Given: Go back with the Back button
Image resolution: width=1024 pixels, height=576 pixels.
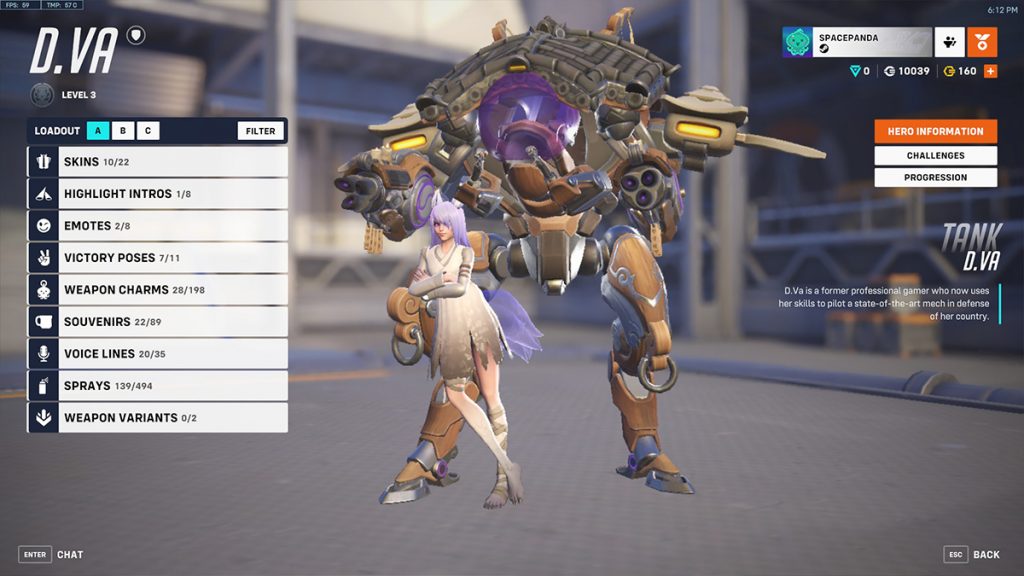Looking at the screenshot, I should pyautogui.click(x=972, y=554).
